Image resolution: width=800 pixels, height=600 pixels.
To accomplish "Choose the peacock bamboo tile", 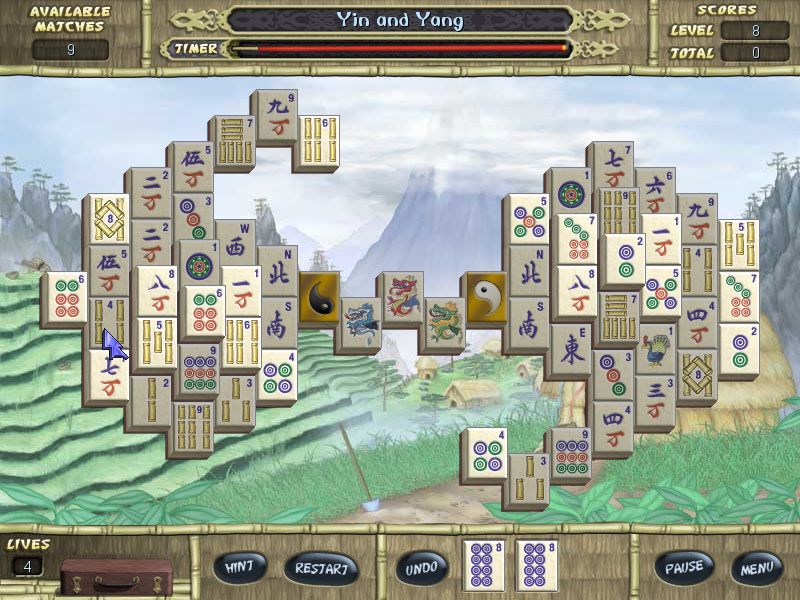I will click(656, 350).
